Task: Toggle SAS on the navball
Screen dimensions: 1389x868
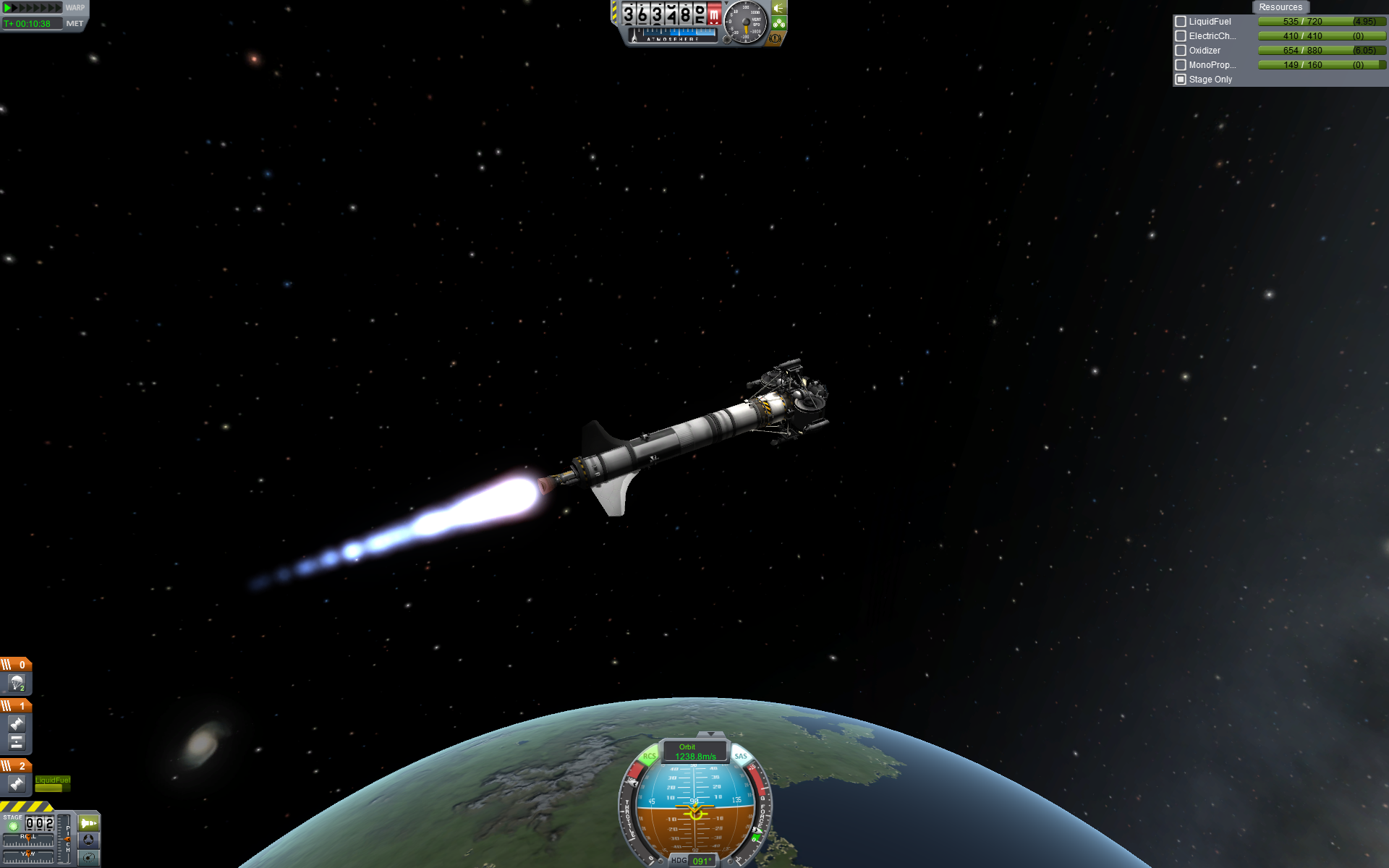Action: [x=741, y=757]
